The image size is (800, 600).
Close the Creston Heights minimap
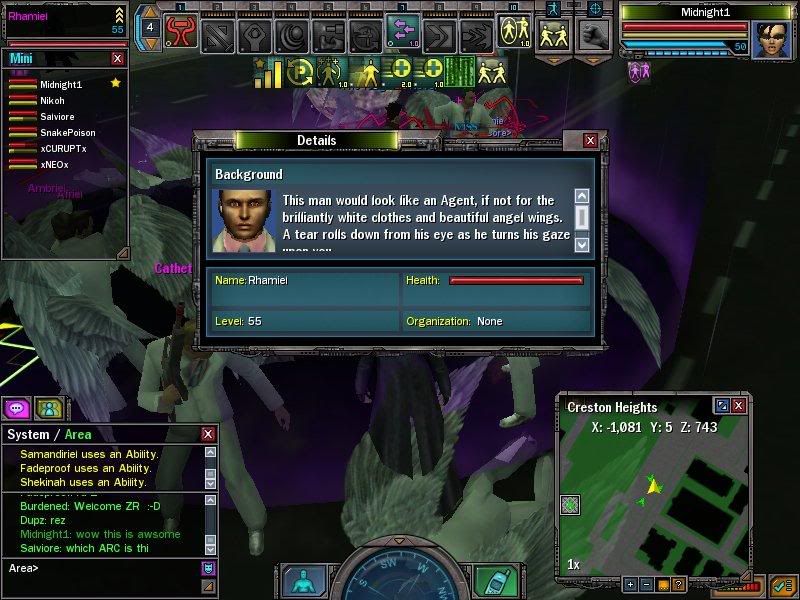click(x=738, y=405)
